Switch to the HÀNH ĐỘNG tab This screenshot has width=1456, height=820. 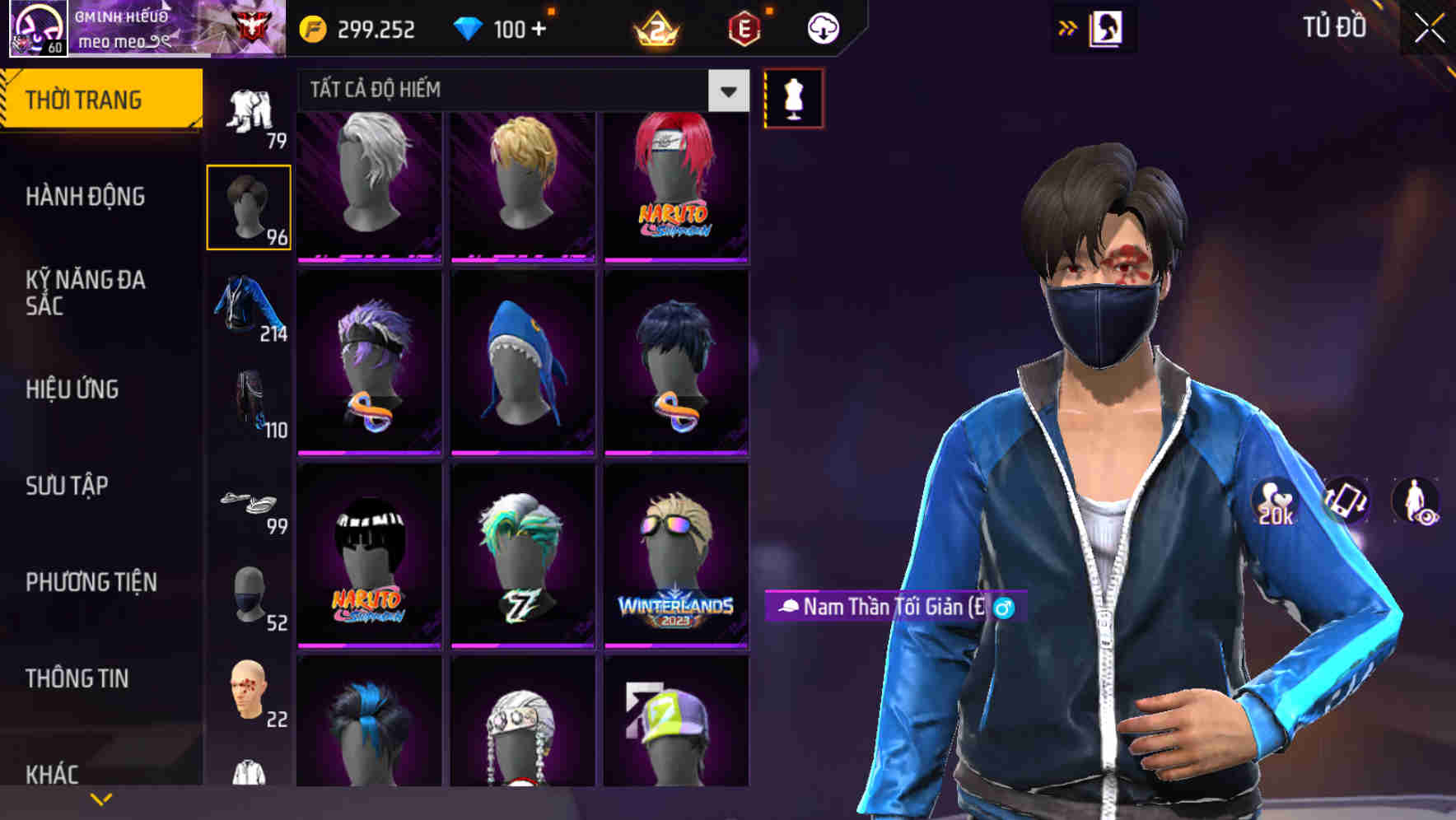[85, 196]
